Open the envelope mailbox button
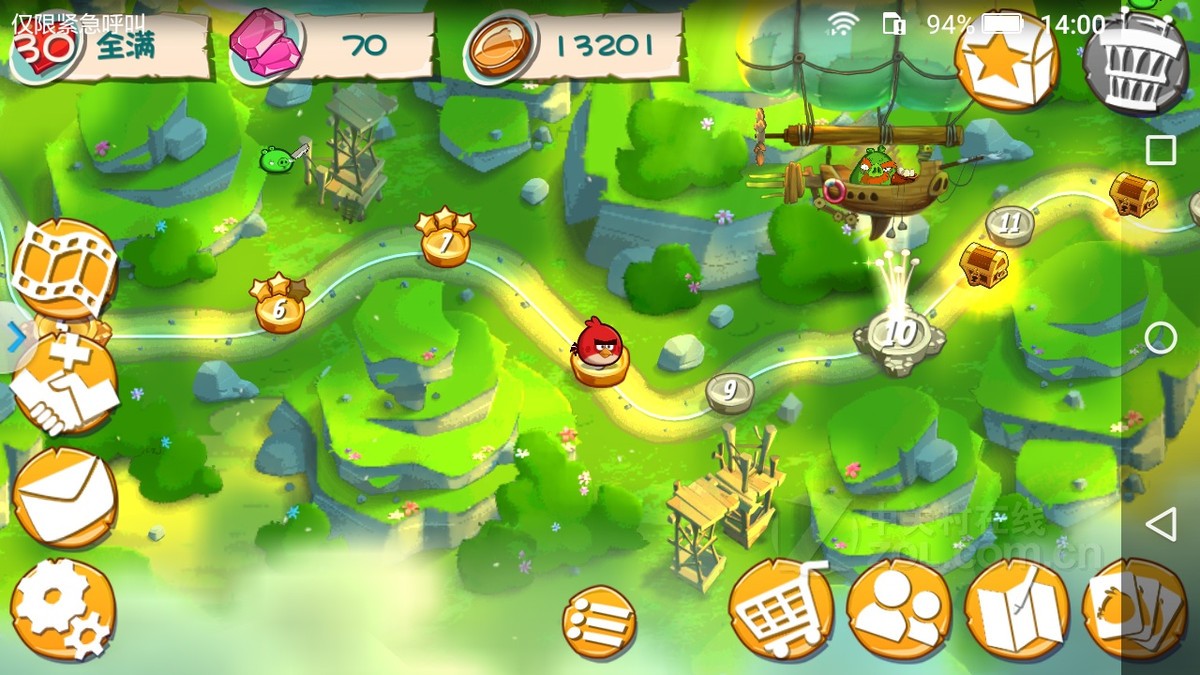Viewport: 1200px width, 675px height. [65, 498]
